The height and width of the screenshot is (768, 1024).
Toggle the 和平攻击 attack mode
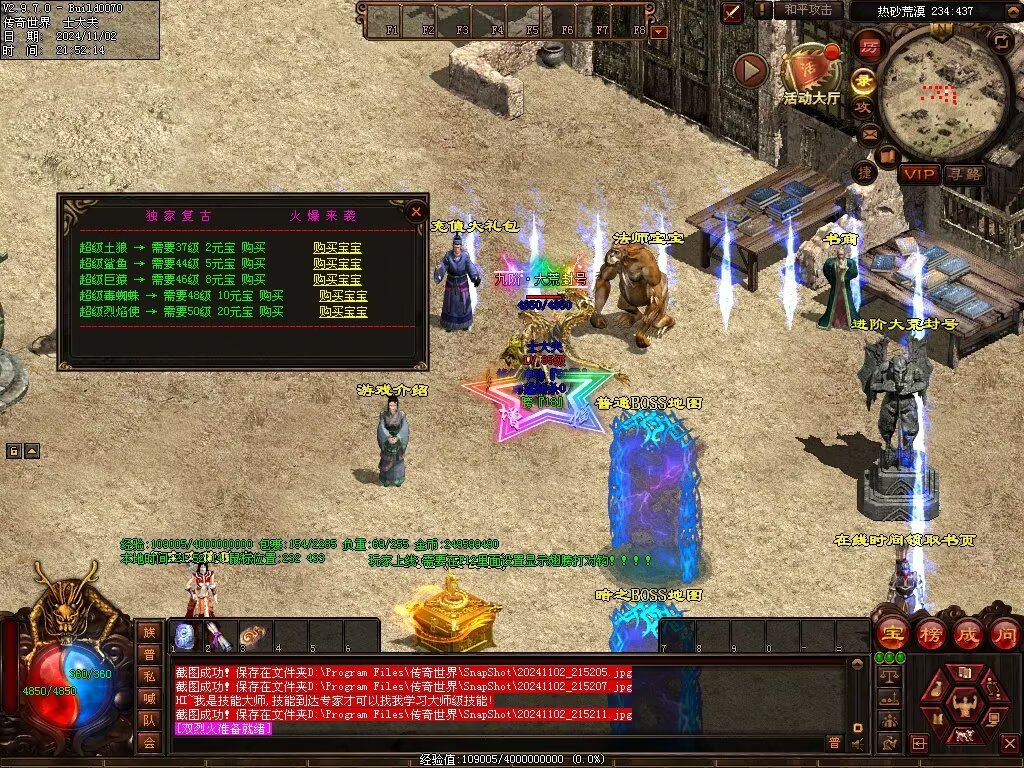coord(807,10)
